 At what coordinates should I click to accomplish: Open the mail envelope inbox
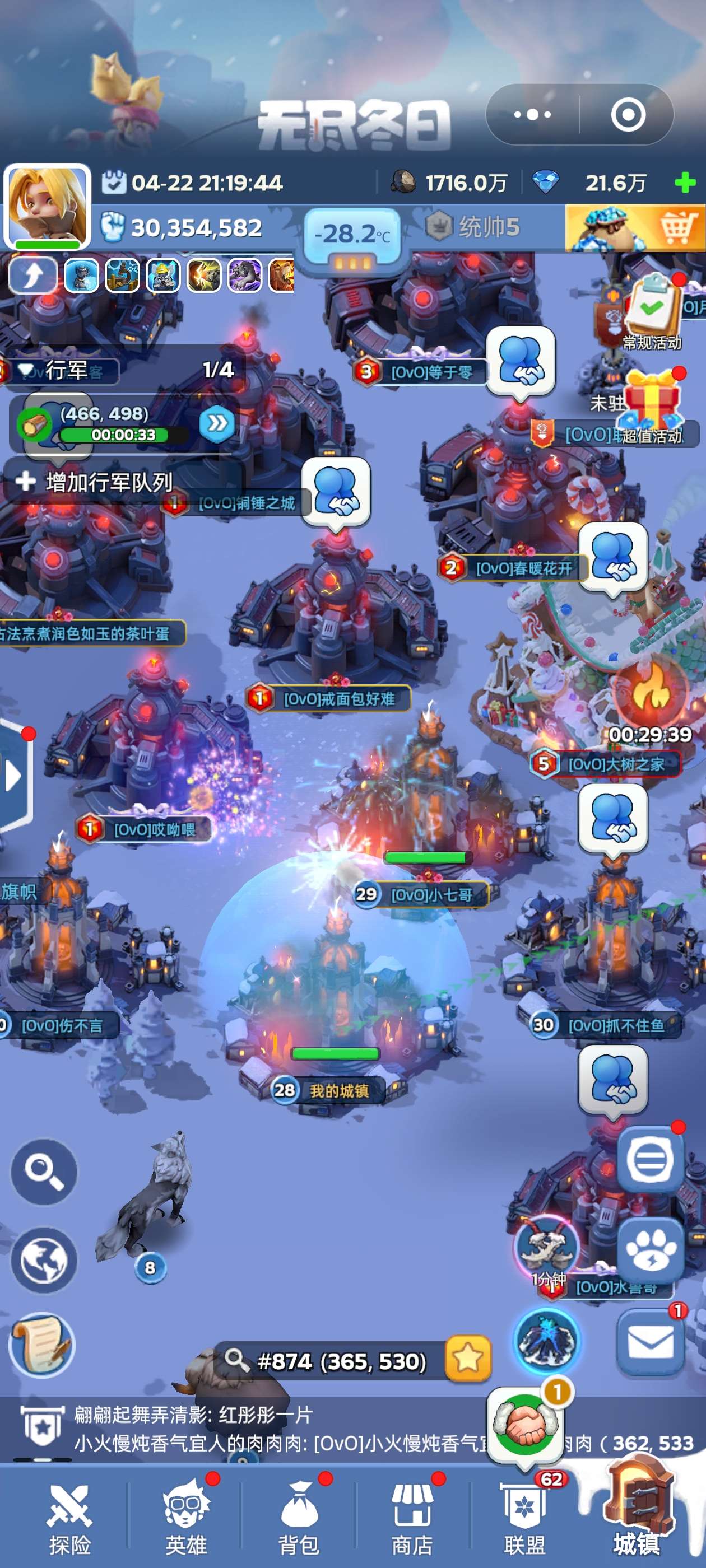click(x=650, y=1343)
